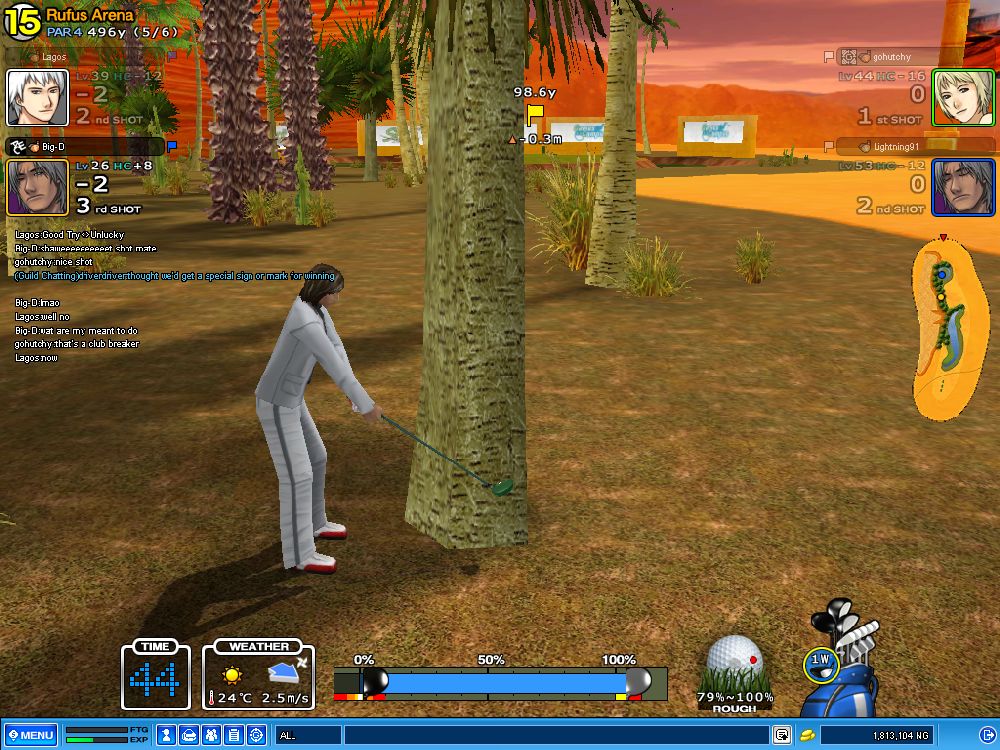Open the MENU button
Screen dimensions: 1000x750
[30, 735]
